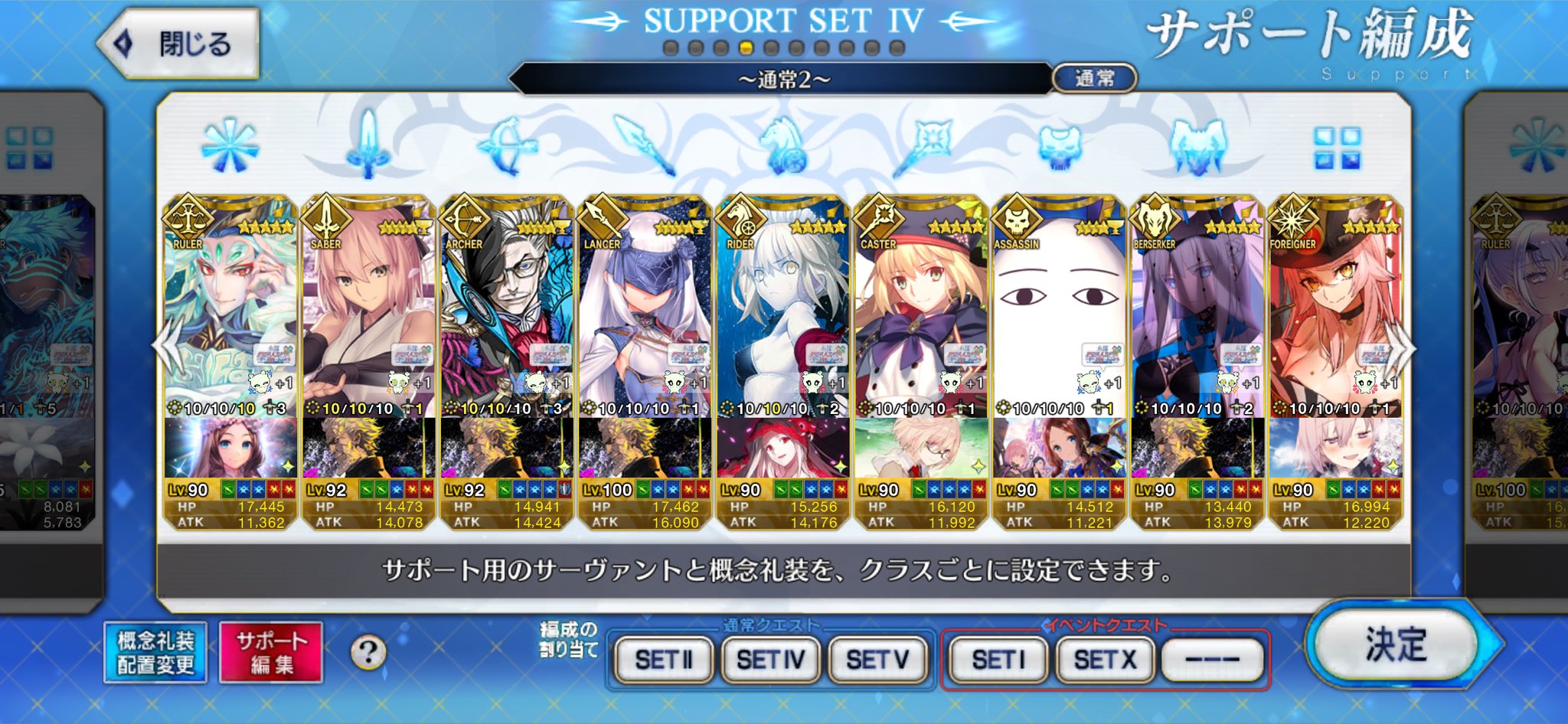Open the 概念礼装配置変更 option

click(x=155, y=653)
